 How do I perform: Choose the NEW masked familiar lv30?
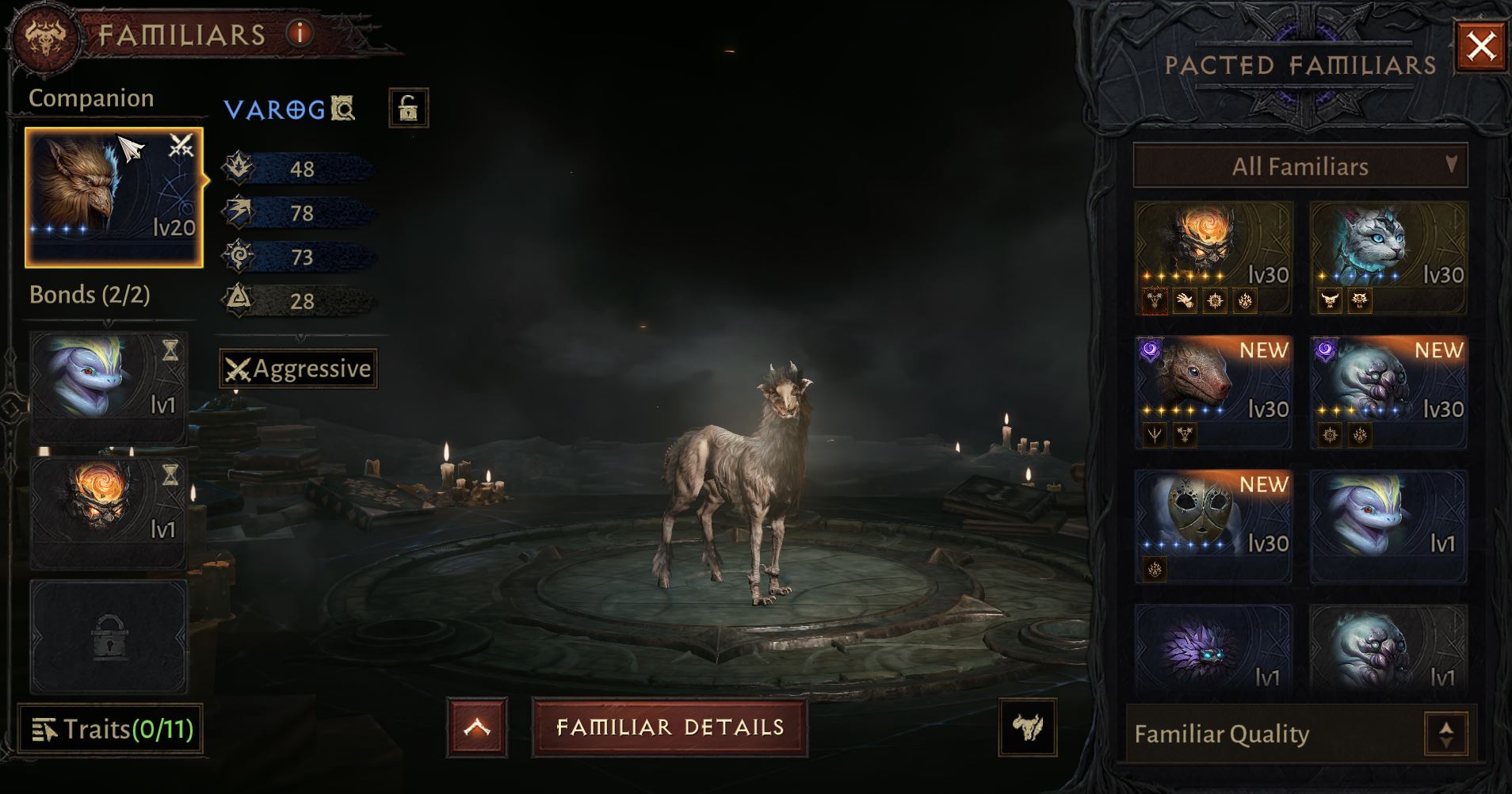coord(1213,526)
